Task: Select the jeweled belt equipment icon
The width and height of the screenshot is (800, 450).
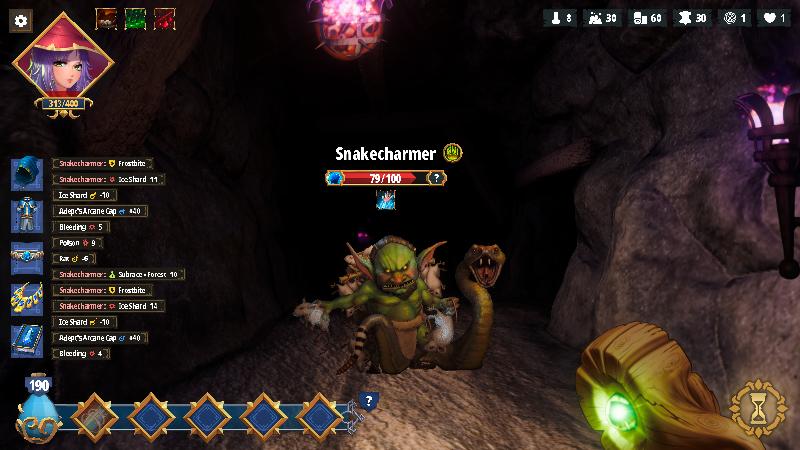Action: point(25,256)
